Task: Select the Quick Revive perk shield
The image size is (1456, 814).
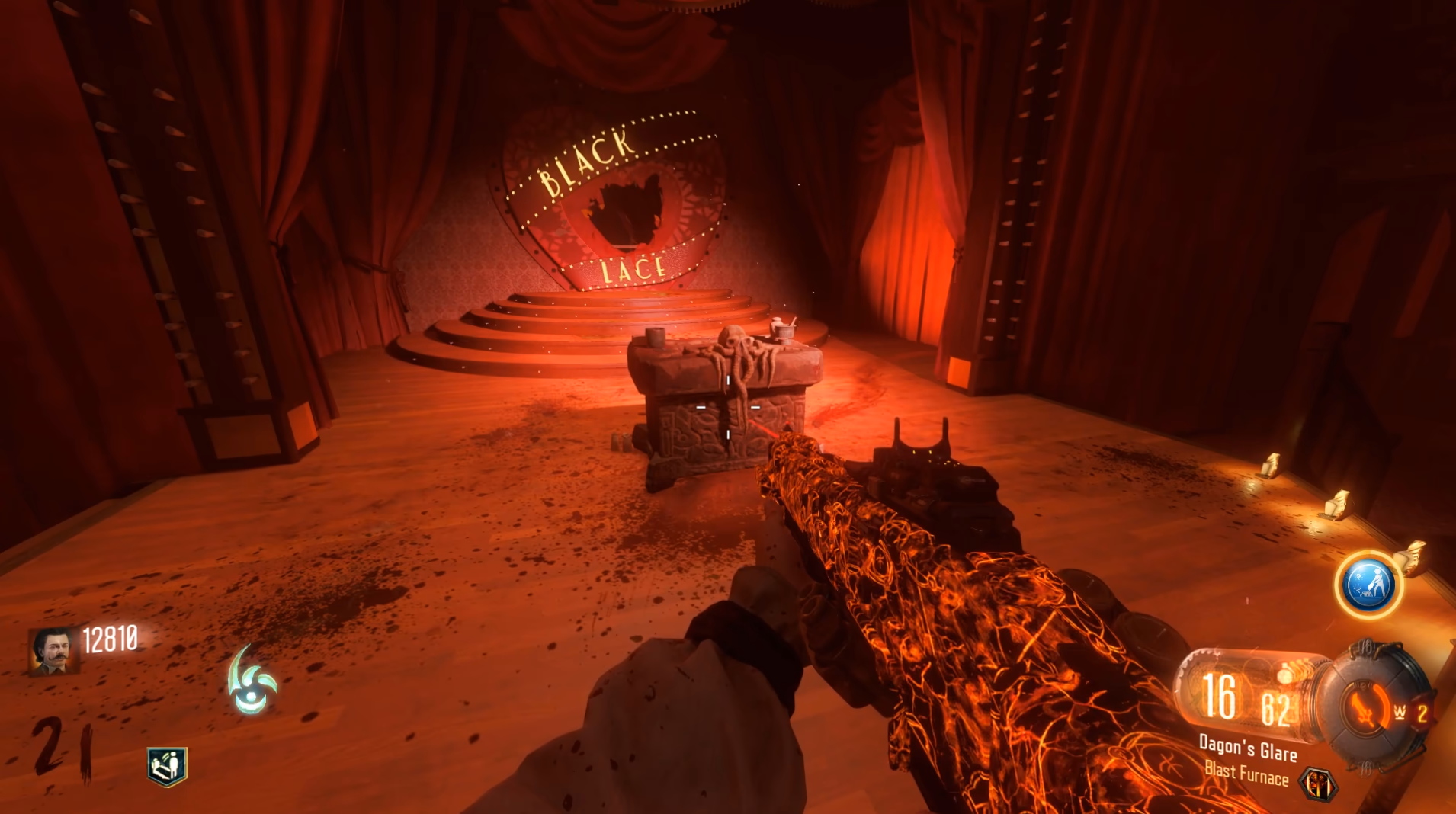Action: pyautogui.click(x=167, y=765)
